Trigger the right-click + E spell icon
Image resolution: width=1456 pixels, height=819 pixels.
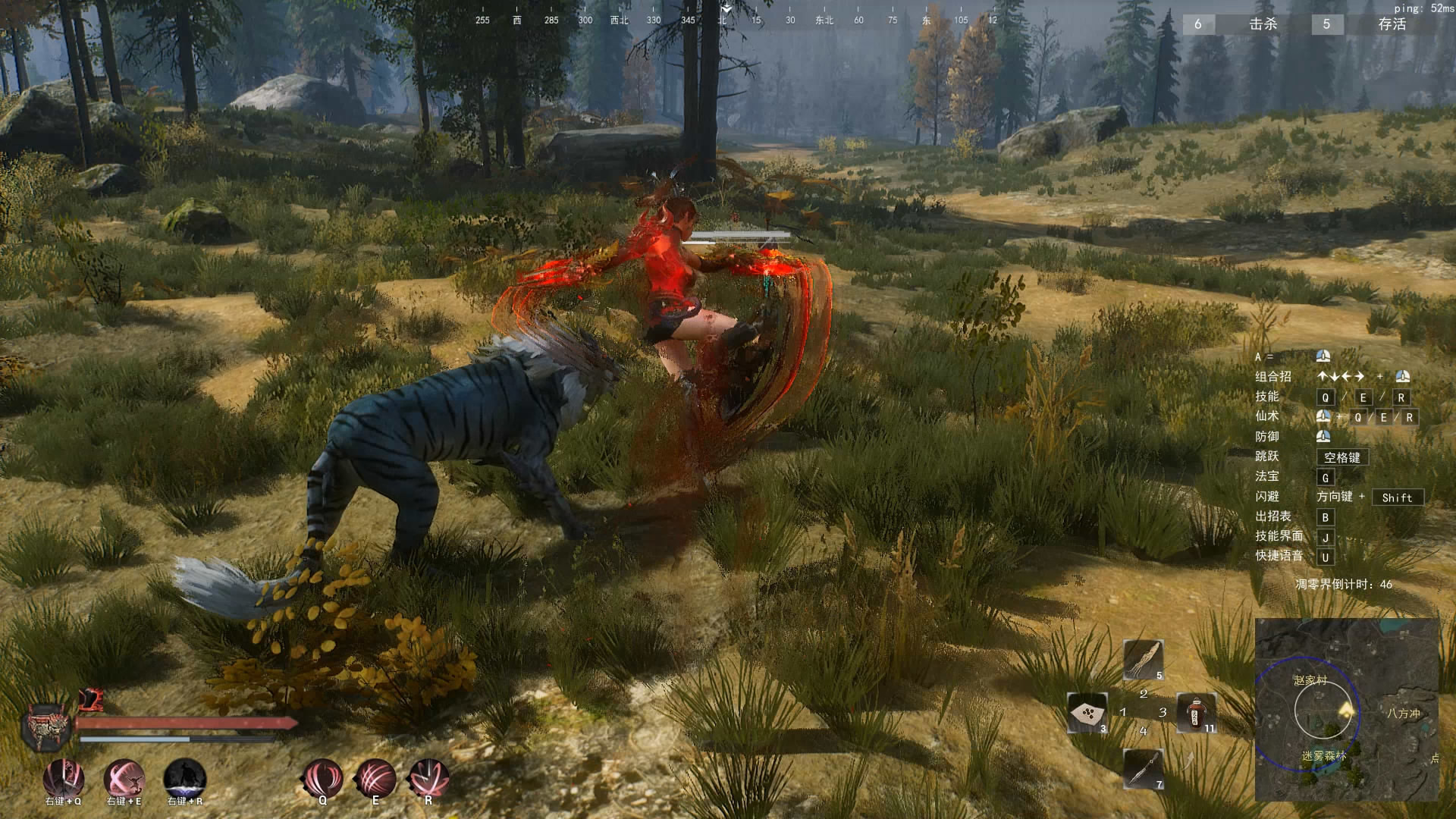pyautogui.click(x=124, y=778)
